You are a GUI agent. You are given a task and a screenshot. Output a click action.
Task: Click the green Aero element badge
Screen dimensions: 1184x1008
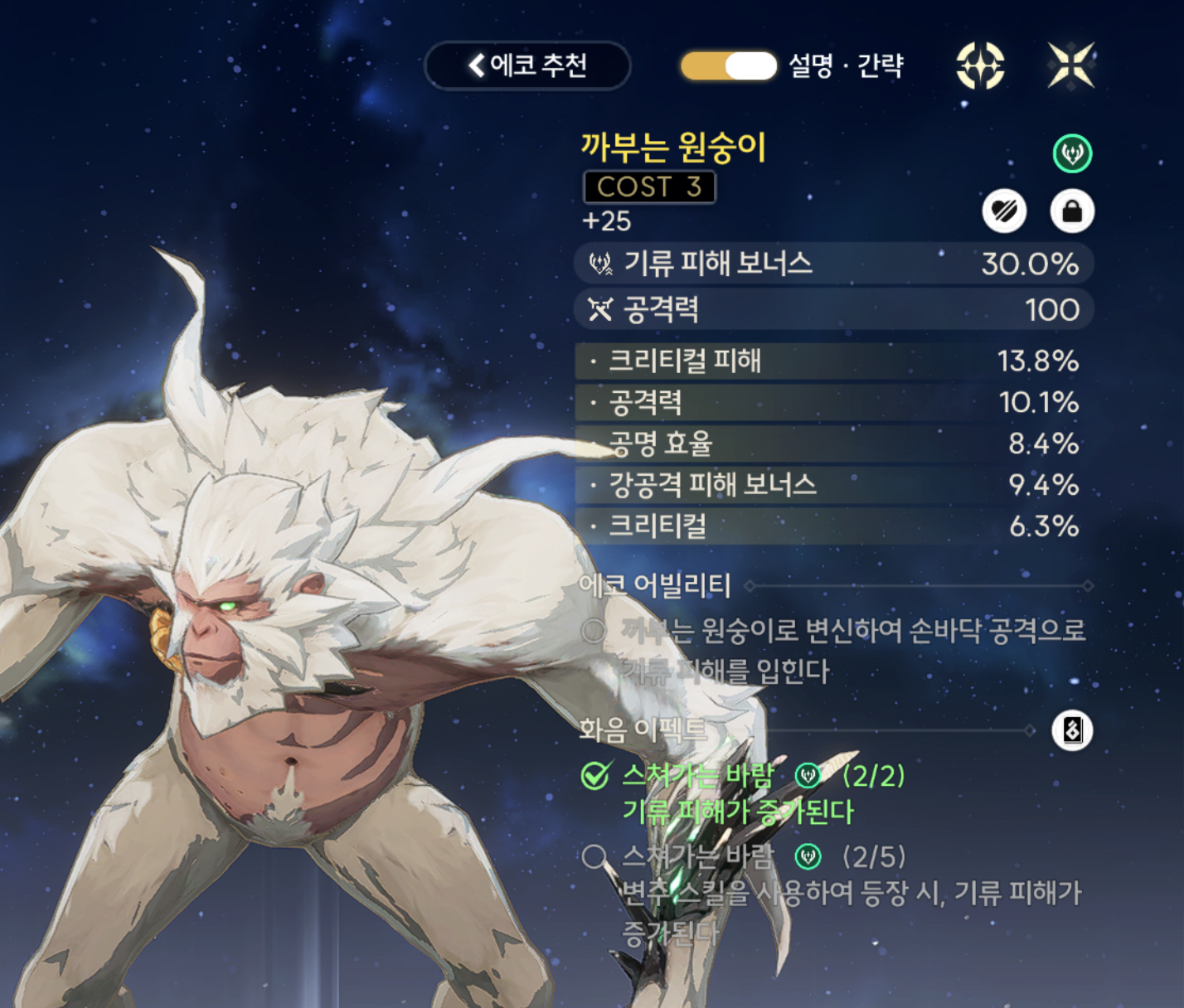[1072, 154]
